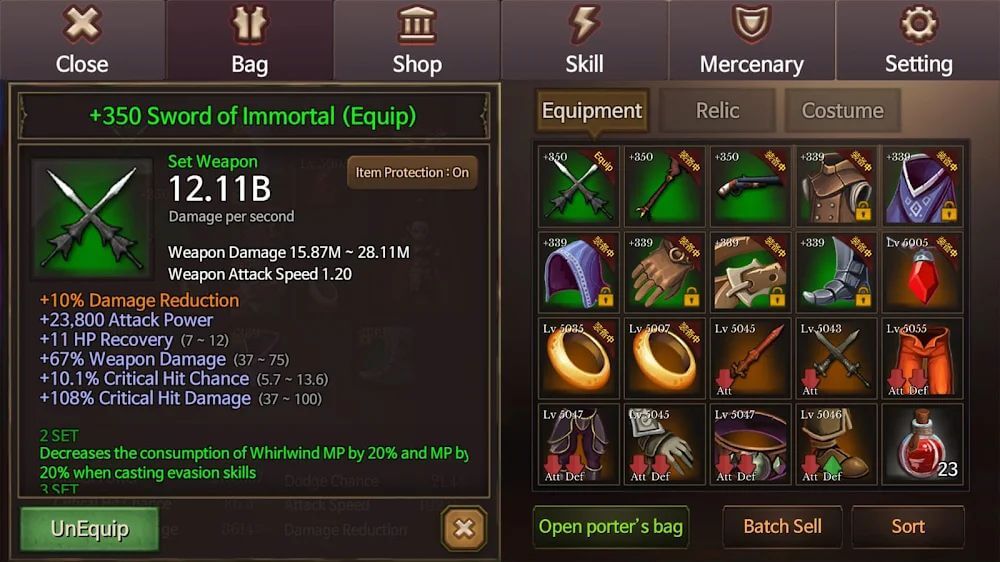
Task: Open the Setting menu
Action: point(918,41)
